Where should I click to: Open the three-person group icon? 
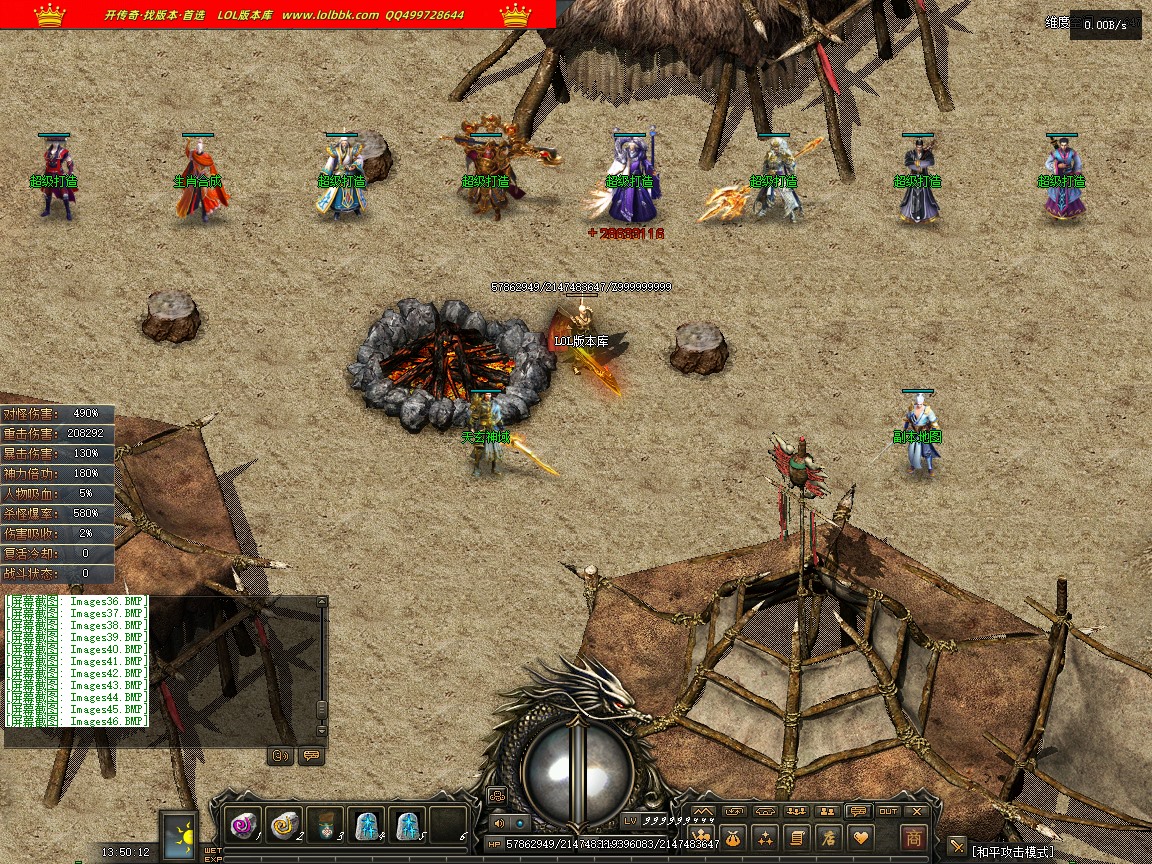point(796,811)
